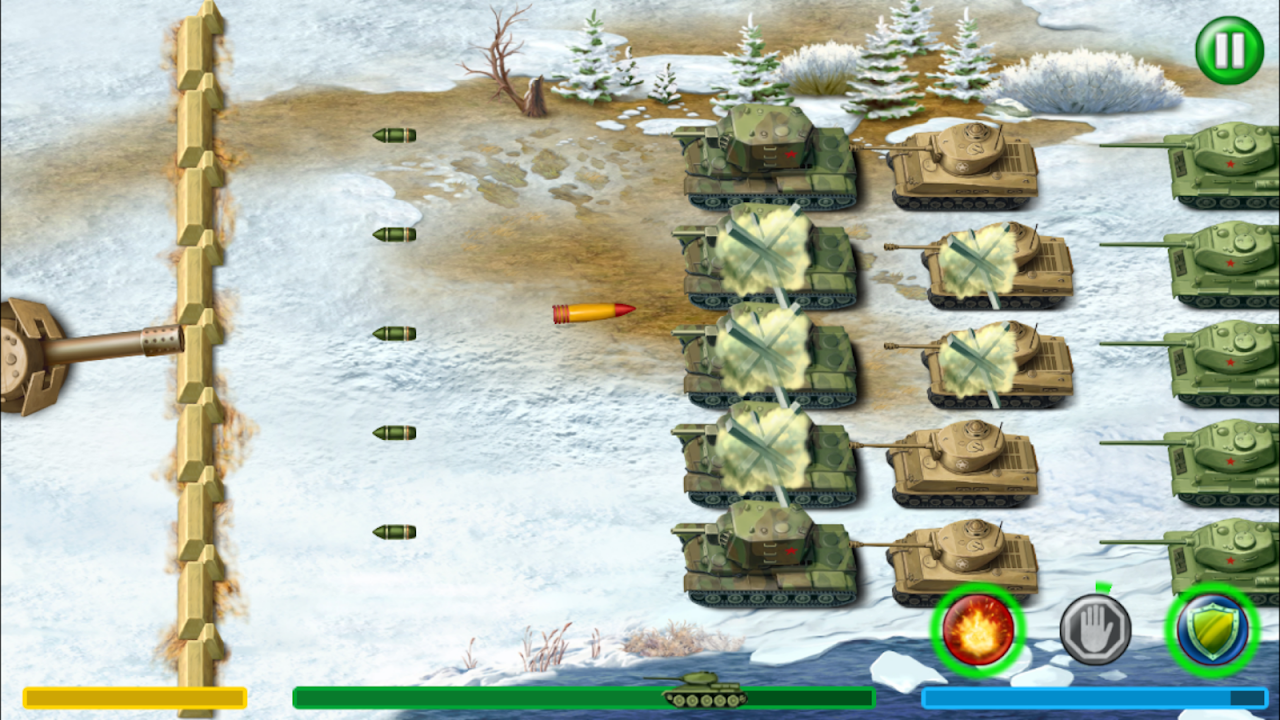Activate the fireball explosion power-up
Screen dimensions: 1280x720
click(x=975, y=630)
